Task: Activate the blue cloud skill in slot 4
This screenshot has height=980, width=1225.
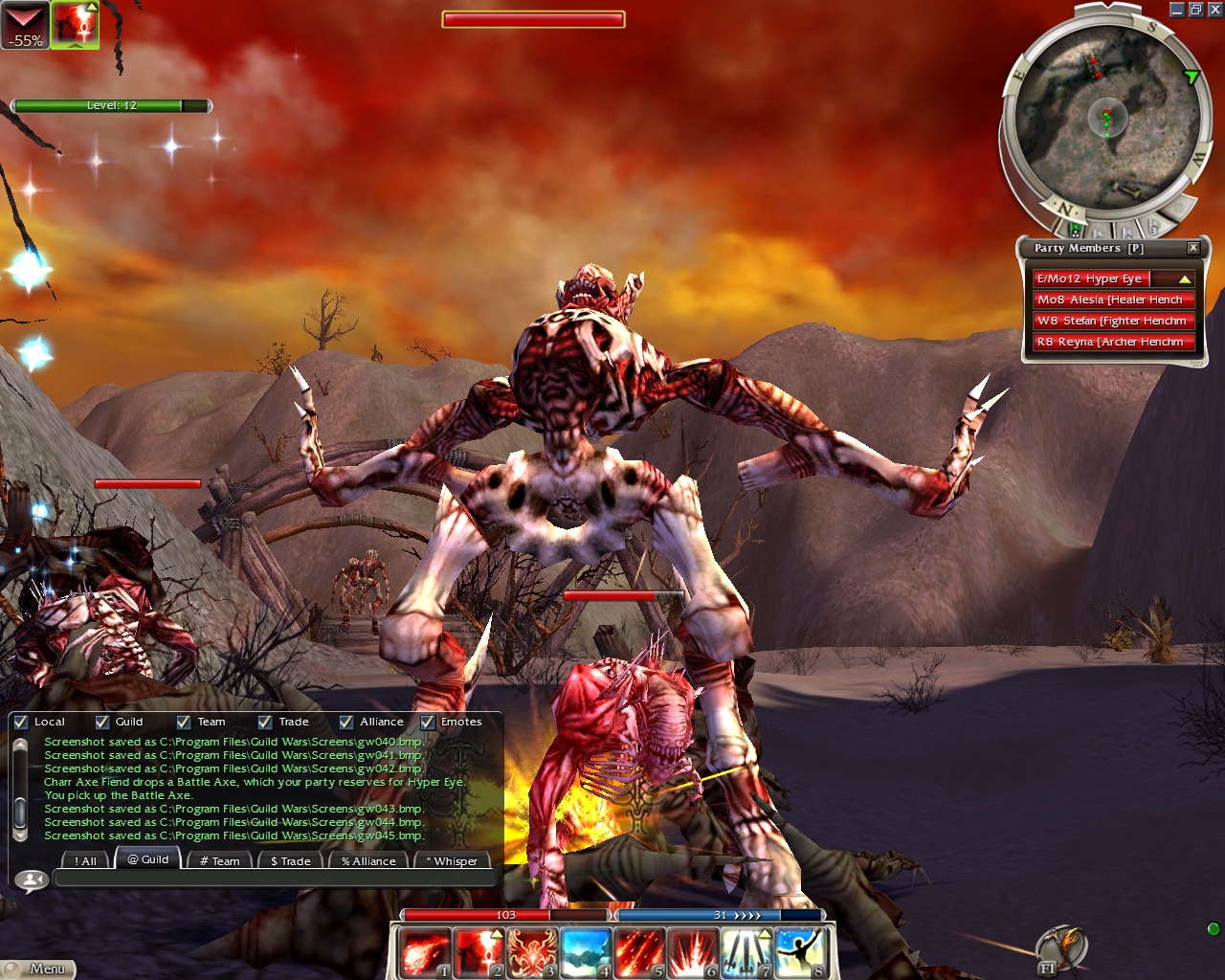Action: click(585, 952)
